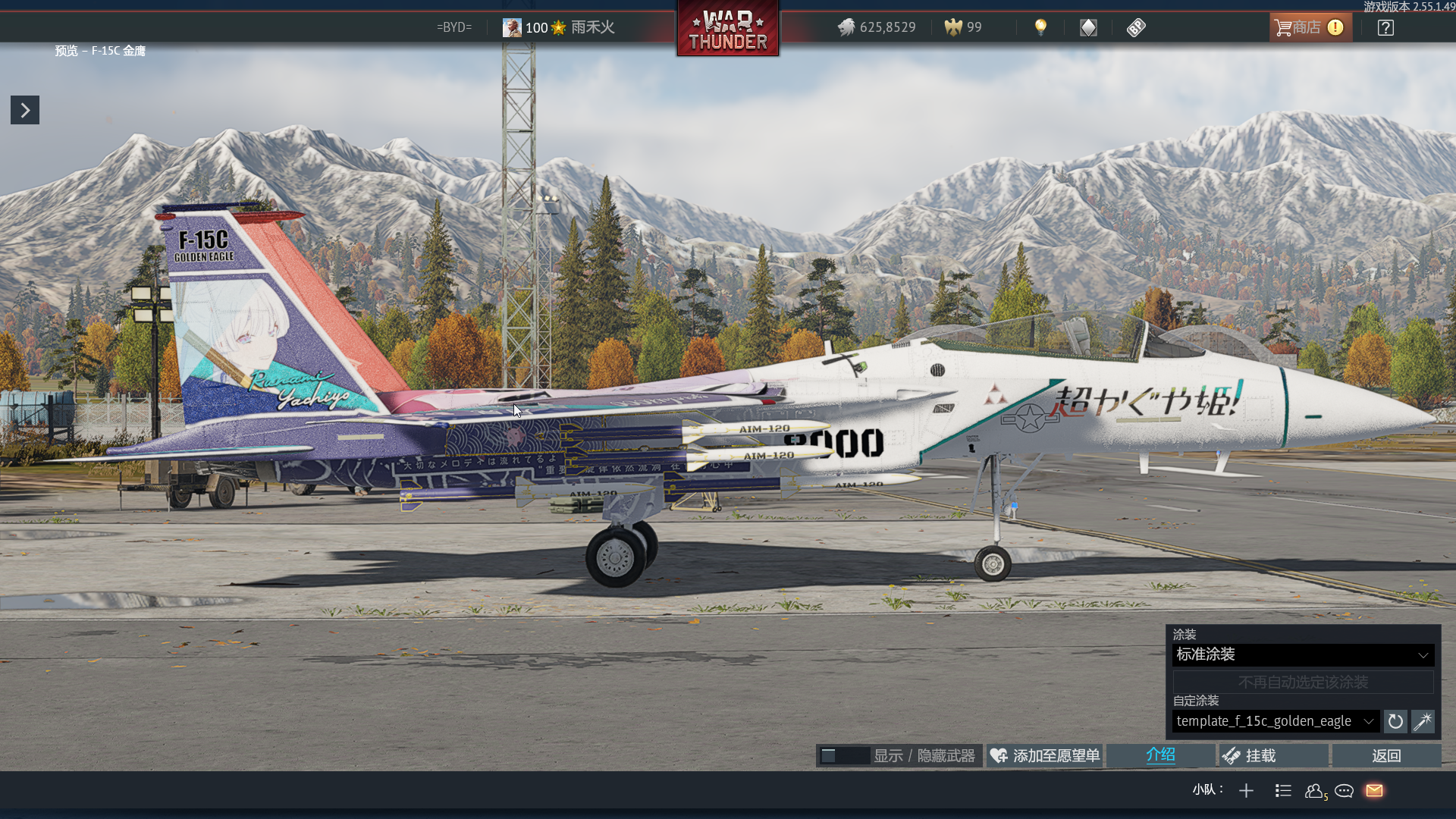Go back with the 返回 button
This screenshot has height=819, width=1456.
click(x=1386, y=756)
